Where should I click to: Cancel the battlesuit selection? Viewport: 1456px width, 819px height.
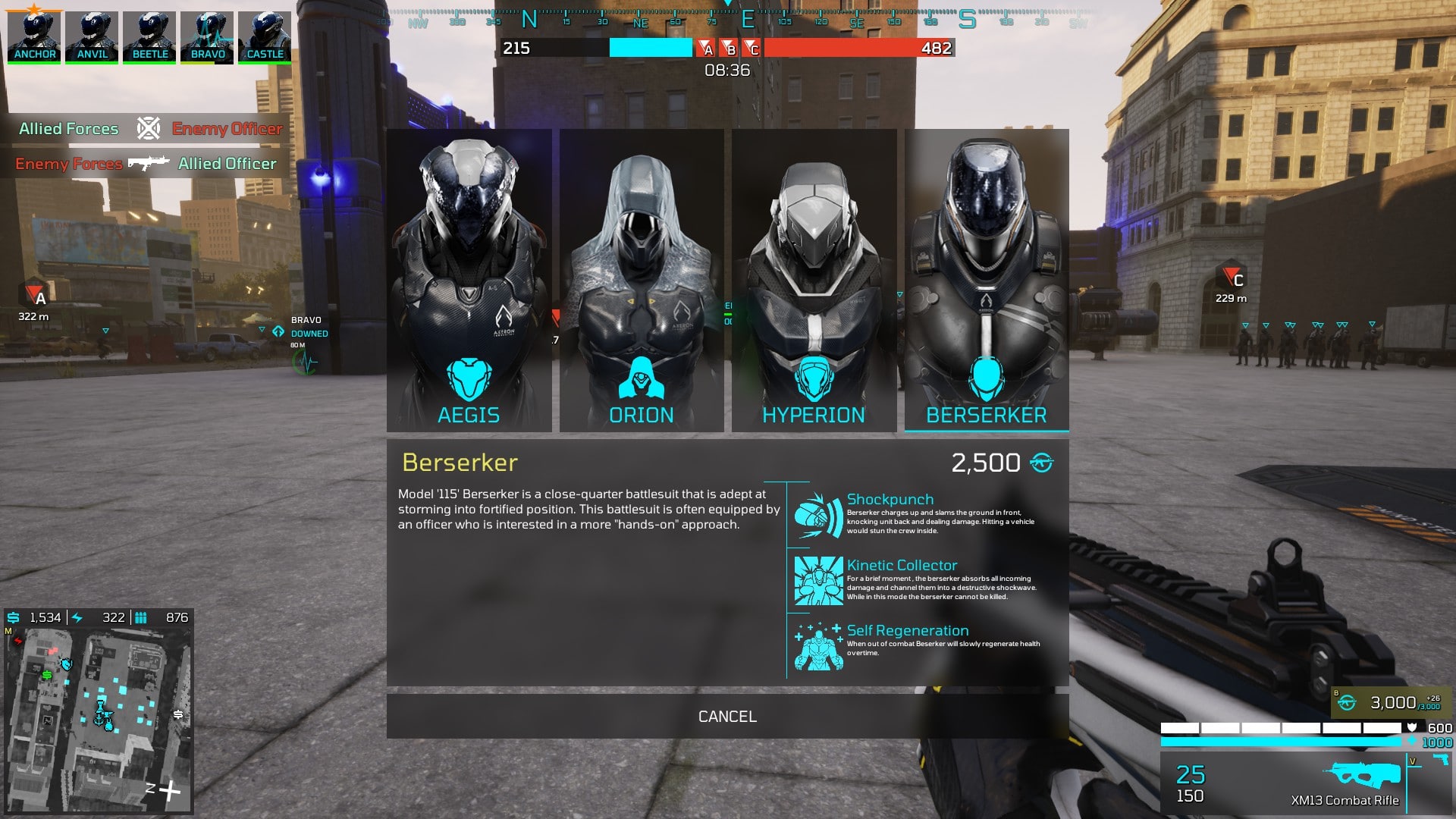point(727,716)
